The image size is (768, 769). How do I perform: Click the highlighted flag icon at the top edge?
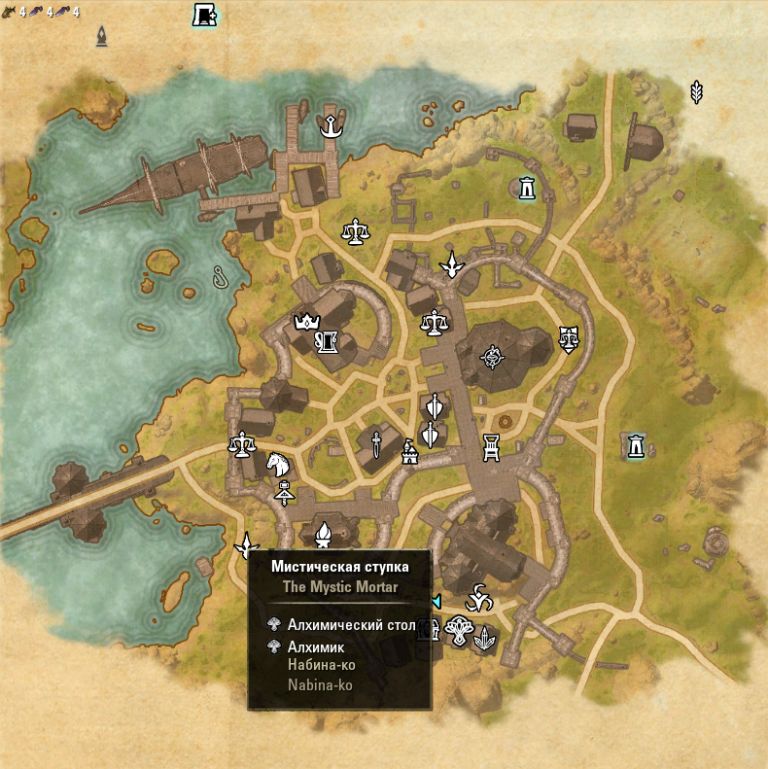click(x=205, y=14)
